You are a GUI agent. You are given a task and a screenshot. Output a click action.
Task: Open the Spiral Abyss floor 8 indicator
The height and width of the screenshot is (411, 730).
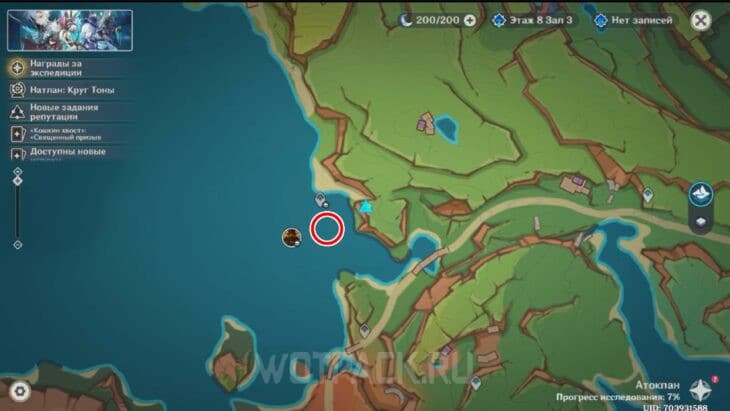click(x=536, y=20)
